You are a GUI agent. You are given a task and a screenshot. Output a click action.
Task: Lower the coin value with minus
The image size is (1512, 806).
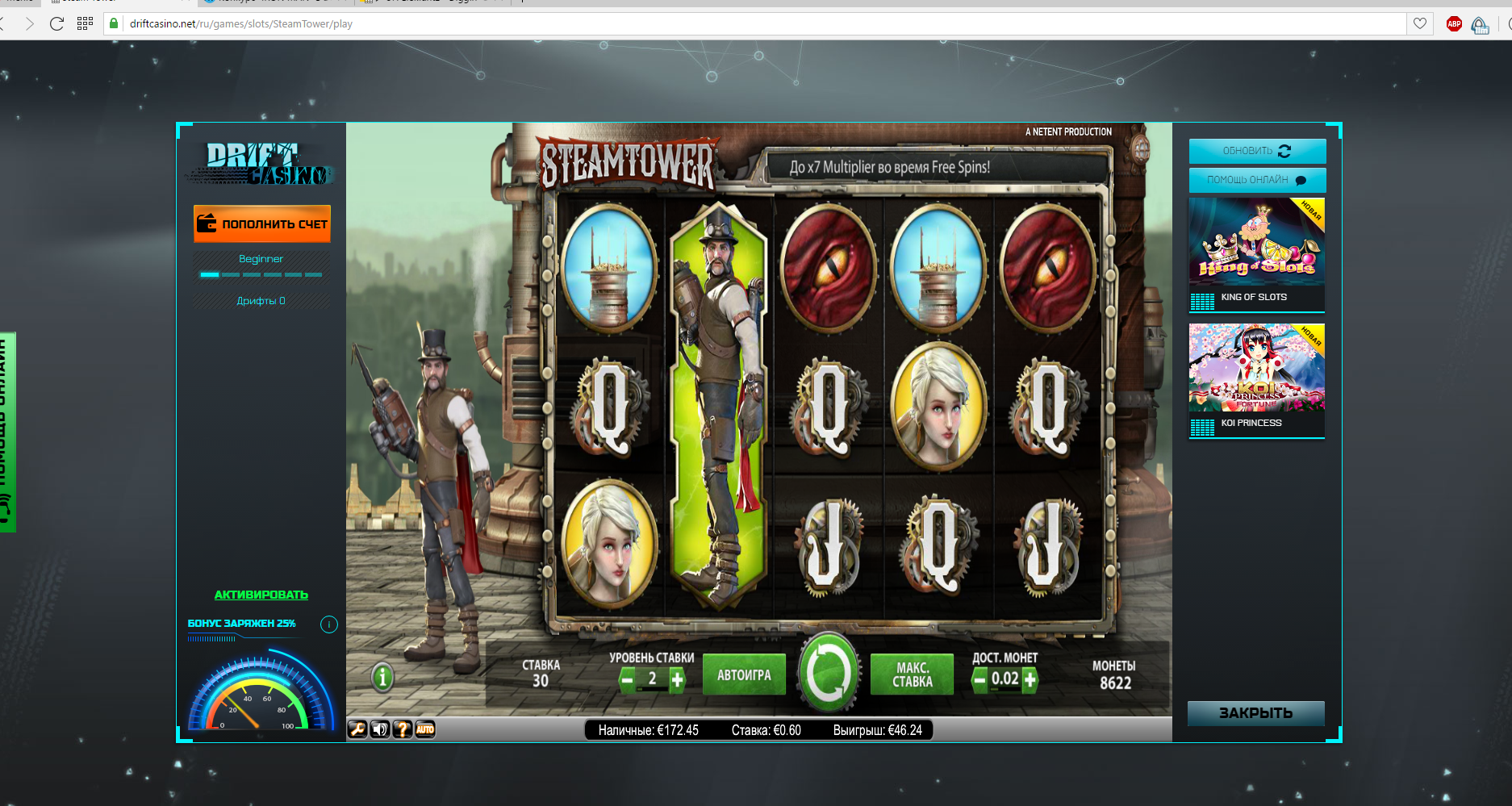pyautogui.click(x=979, y=680)
